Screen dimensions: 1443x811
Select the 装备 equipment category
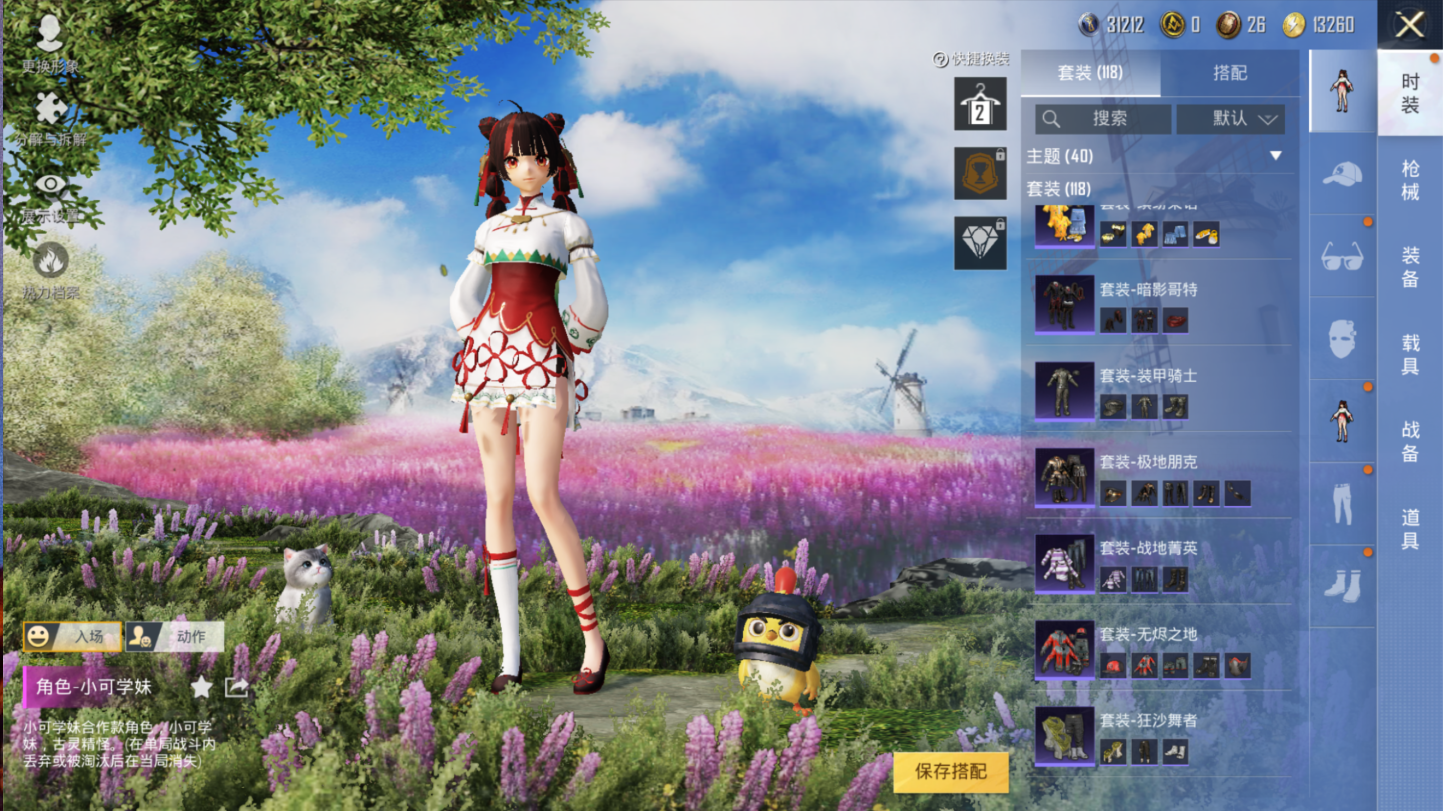tap(1410, 267)
